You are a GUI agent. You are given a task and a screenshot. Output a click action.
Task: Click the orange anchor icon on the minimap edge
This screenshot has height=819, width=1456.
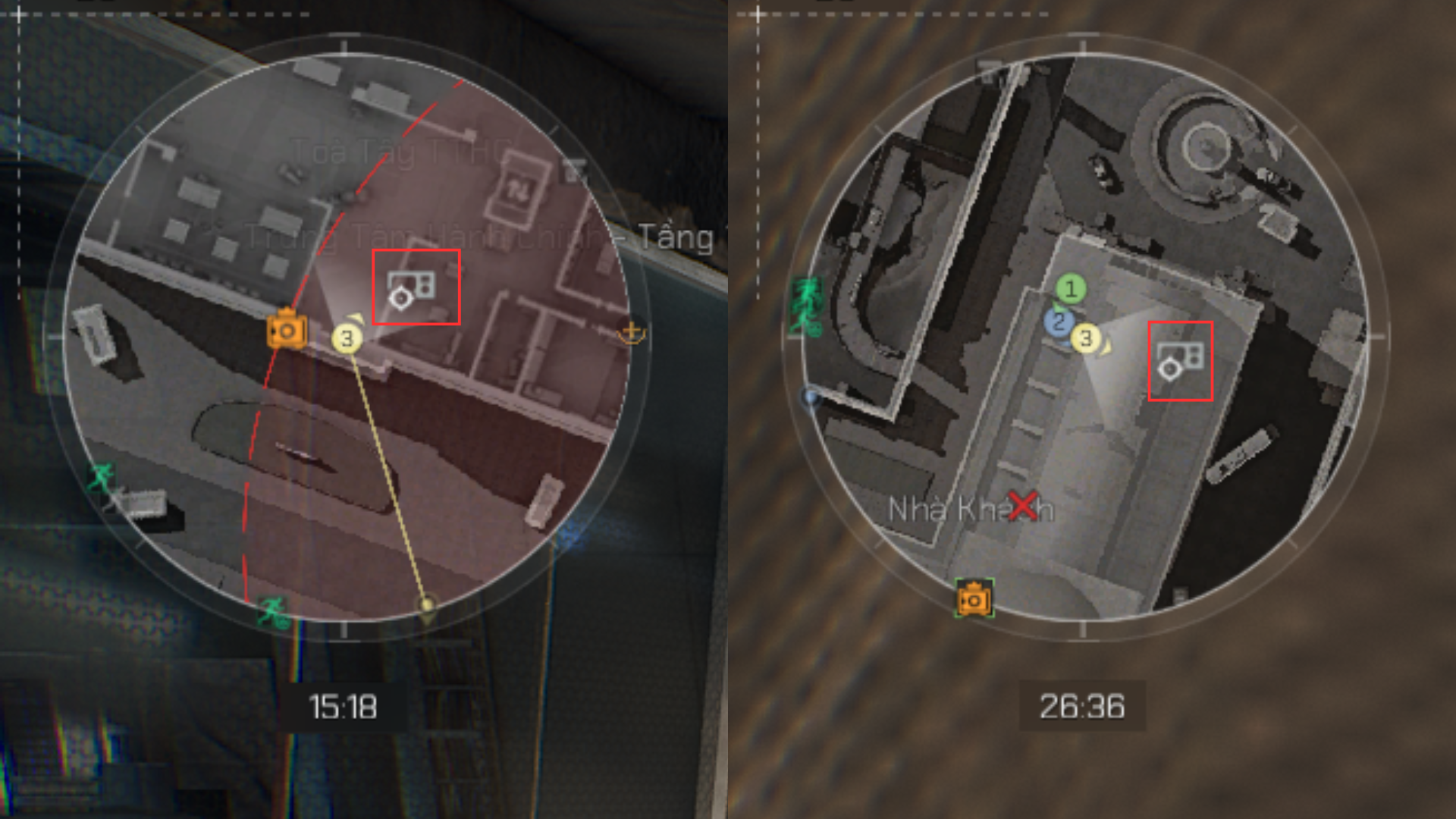pos(631,333)
